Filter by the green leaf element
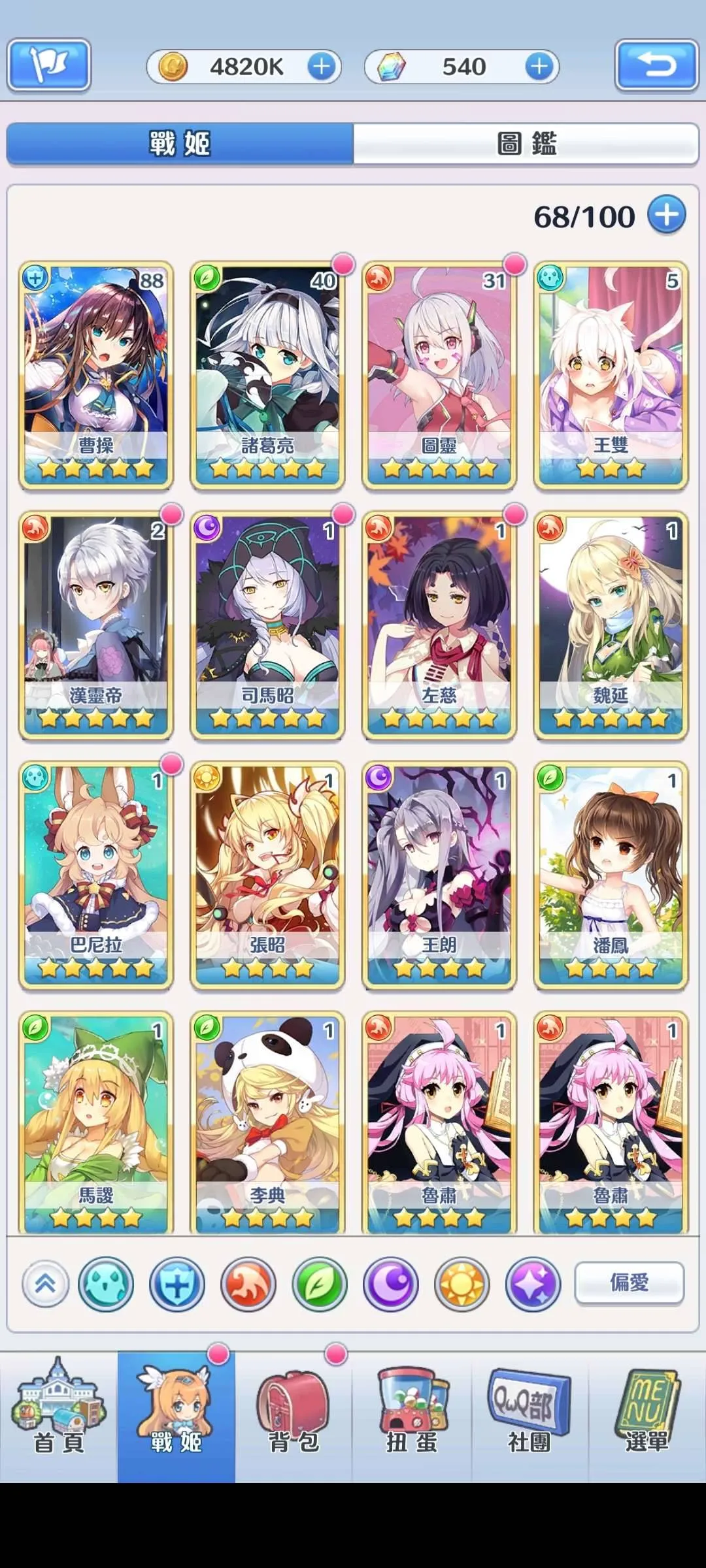This screenshot has width=706, height=1568. click(319, 1284)
